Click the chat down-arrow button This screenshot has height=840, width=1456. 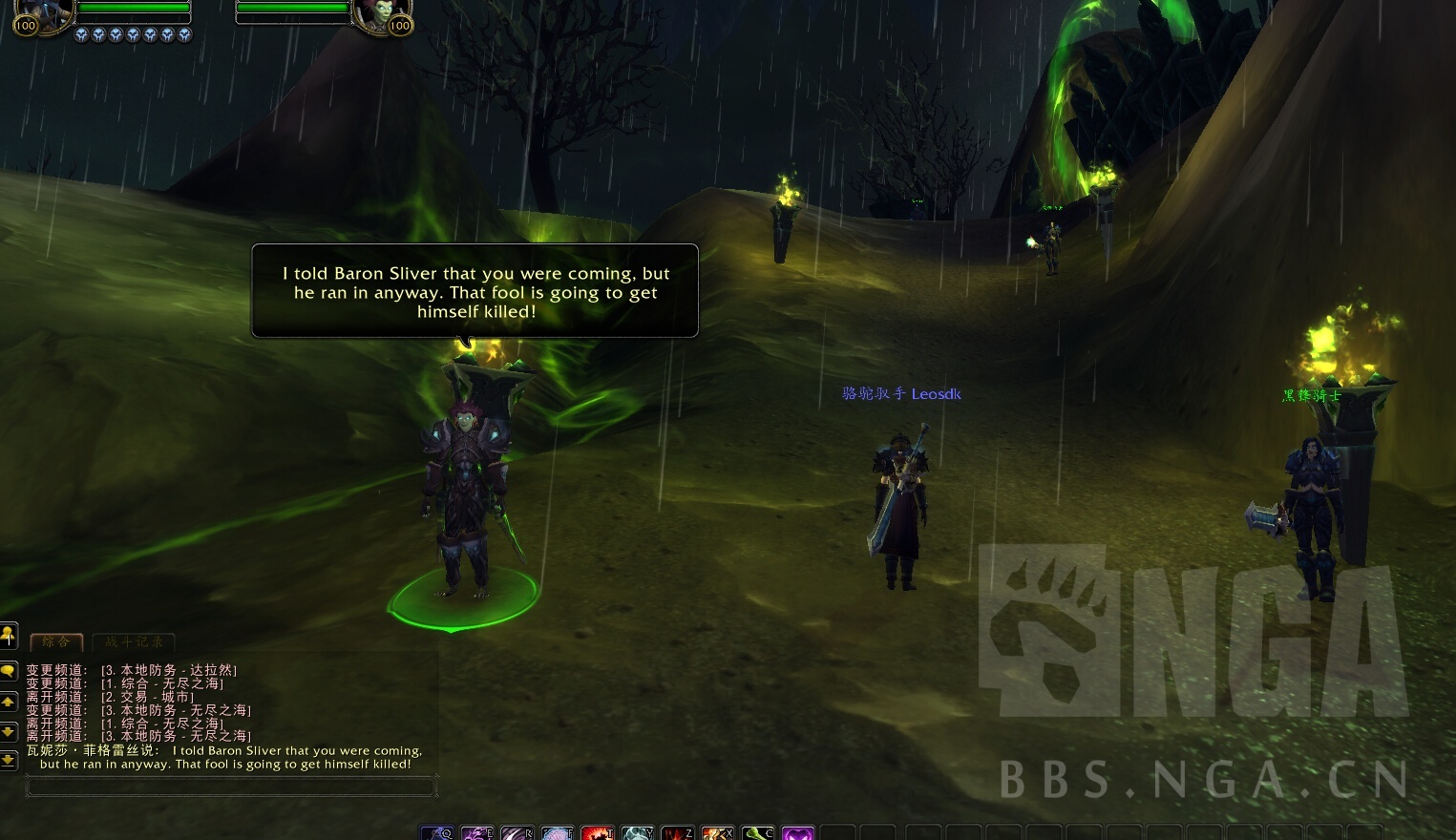tap(8, 731)
